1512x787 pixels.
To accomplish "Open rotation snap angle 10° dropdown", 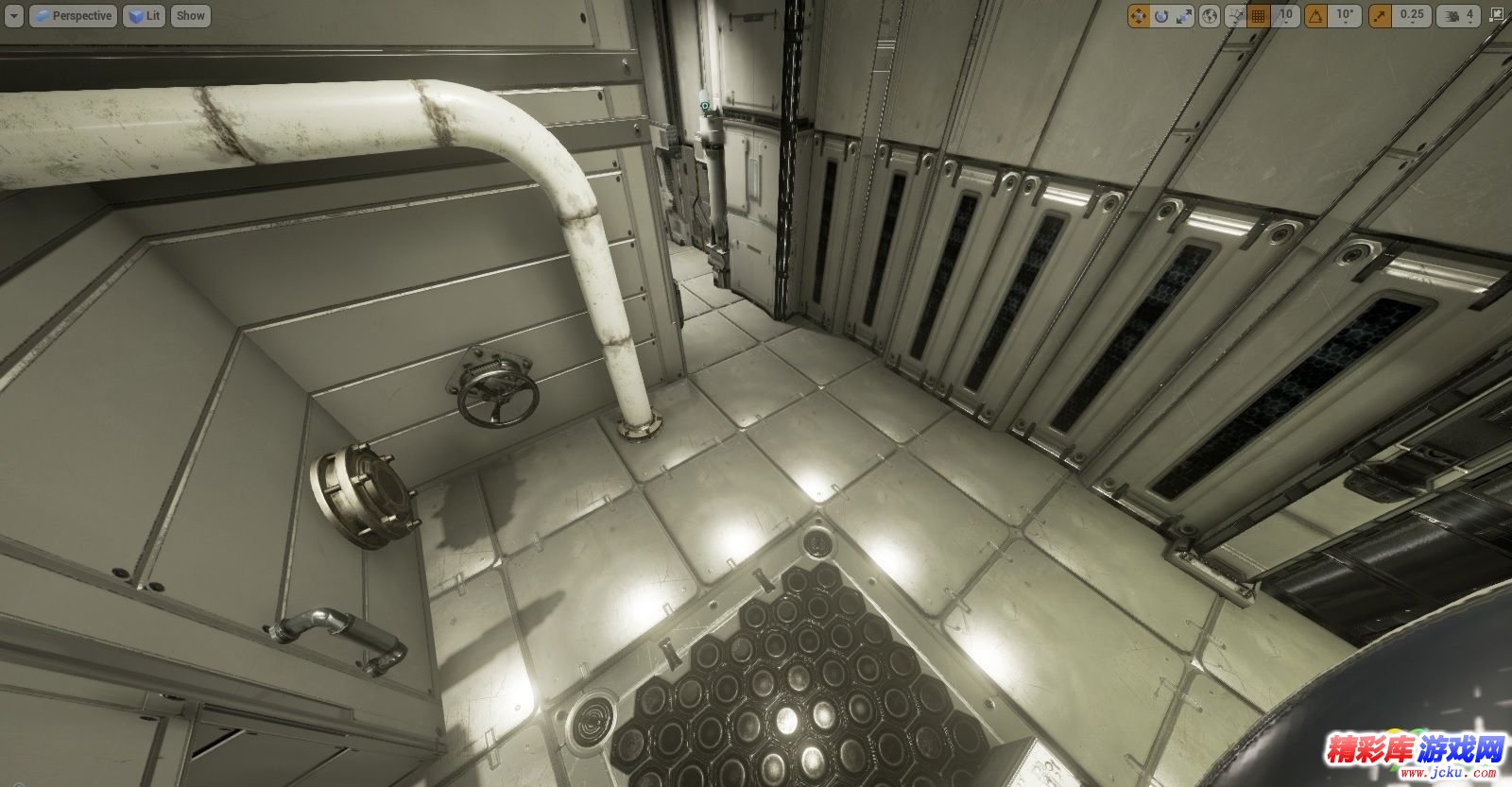I will pyautogui.click(x=1344, y=16).
